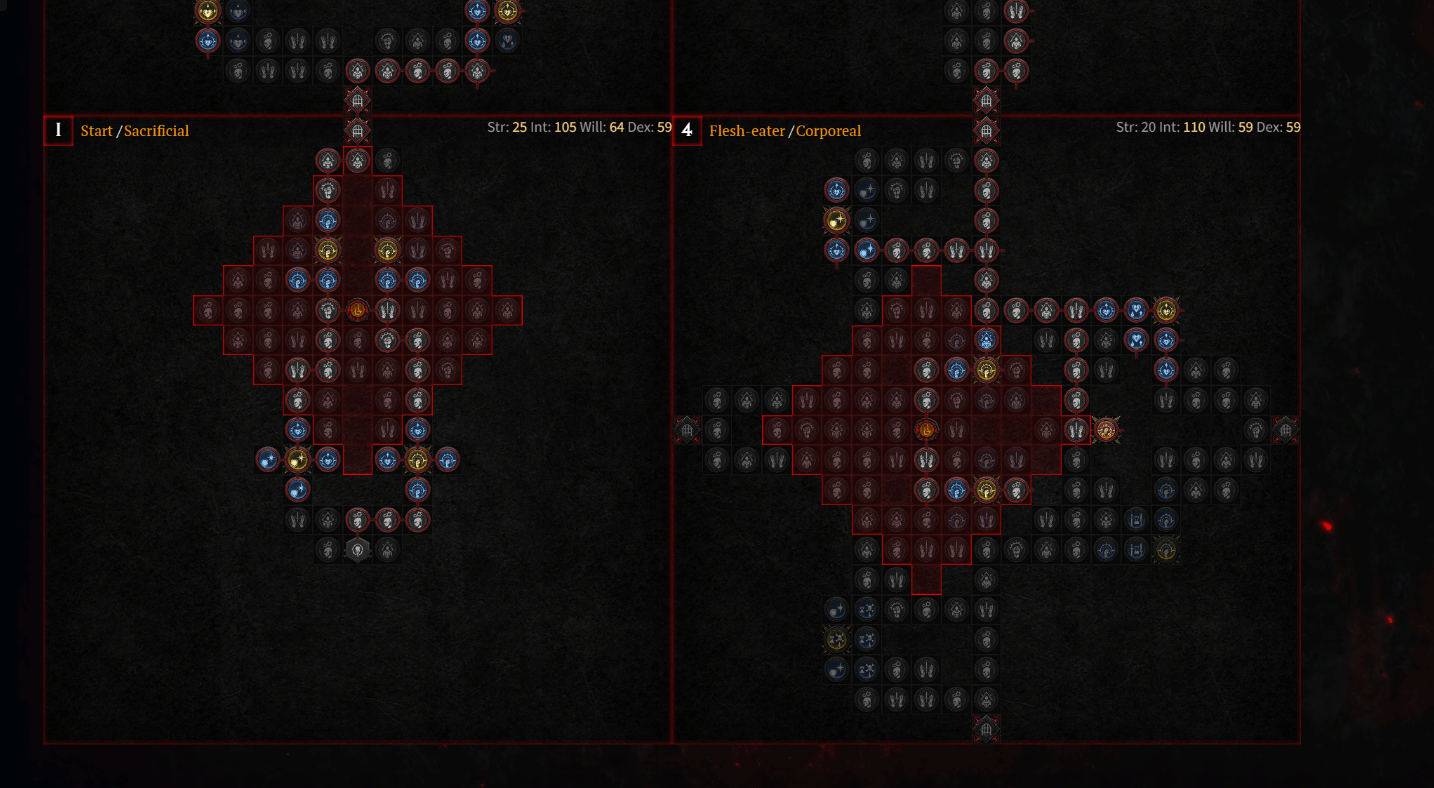The image size is (1434, 788).
Task: Click the bottom gate node of the Flesh-eater board
Action: 986,729
